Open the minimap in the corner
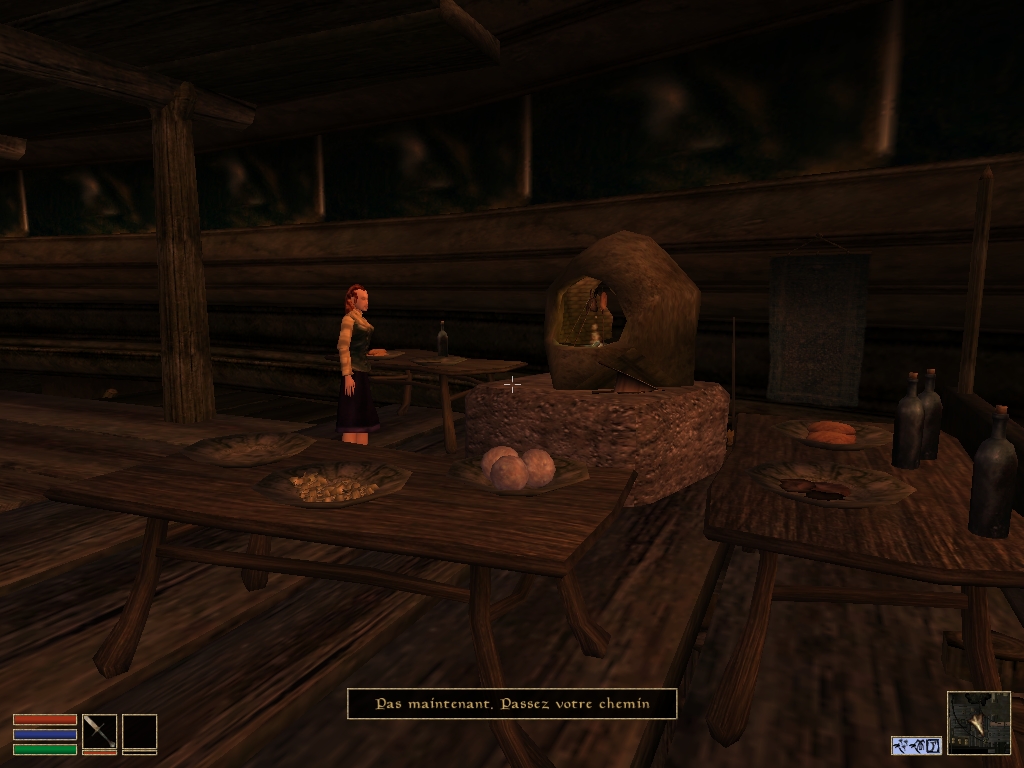This screenshot has height=768, width=1024. click(x=978, y=722)
